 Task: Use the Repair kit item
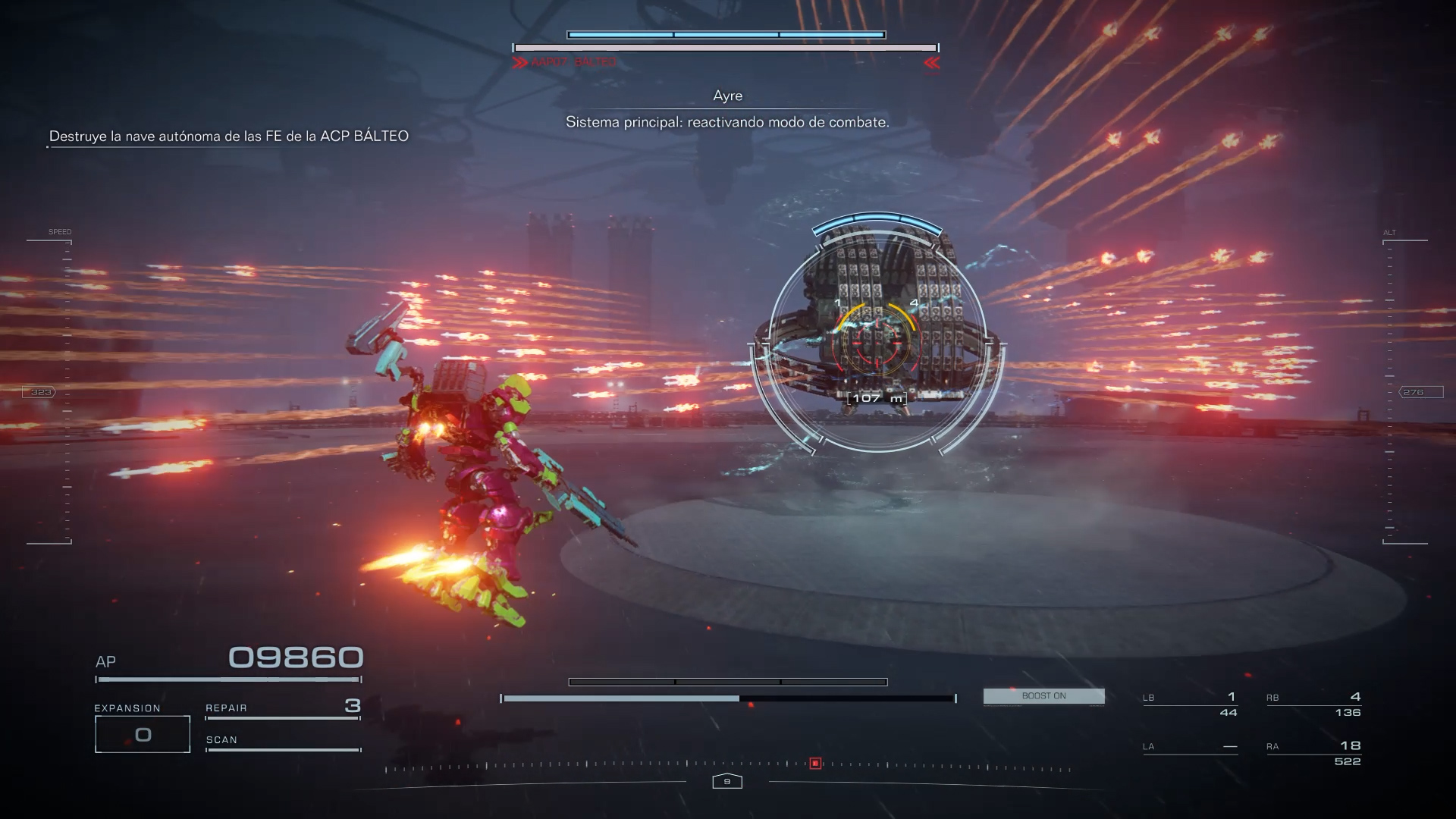click(282, 708)
